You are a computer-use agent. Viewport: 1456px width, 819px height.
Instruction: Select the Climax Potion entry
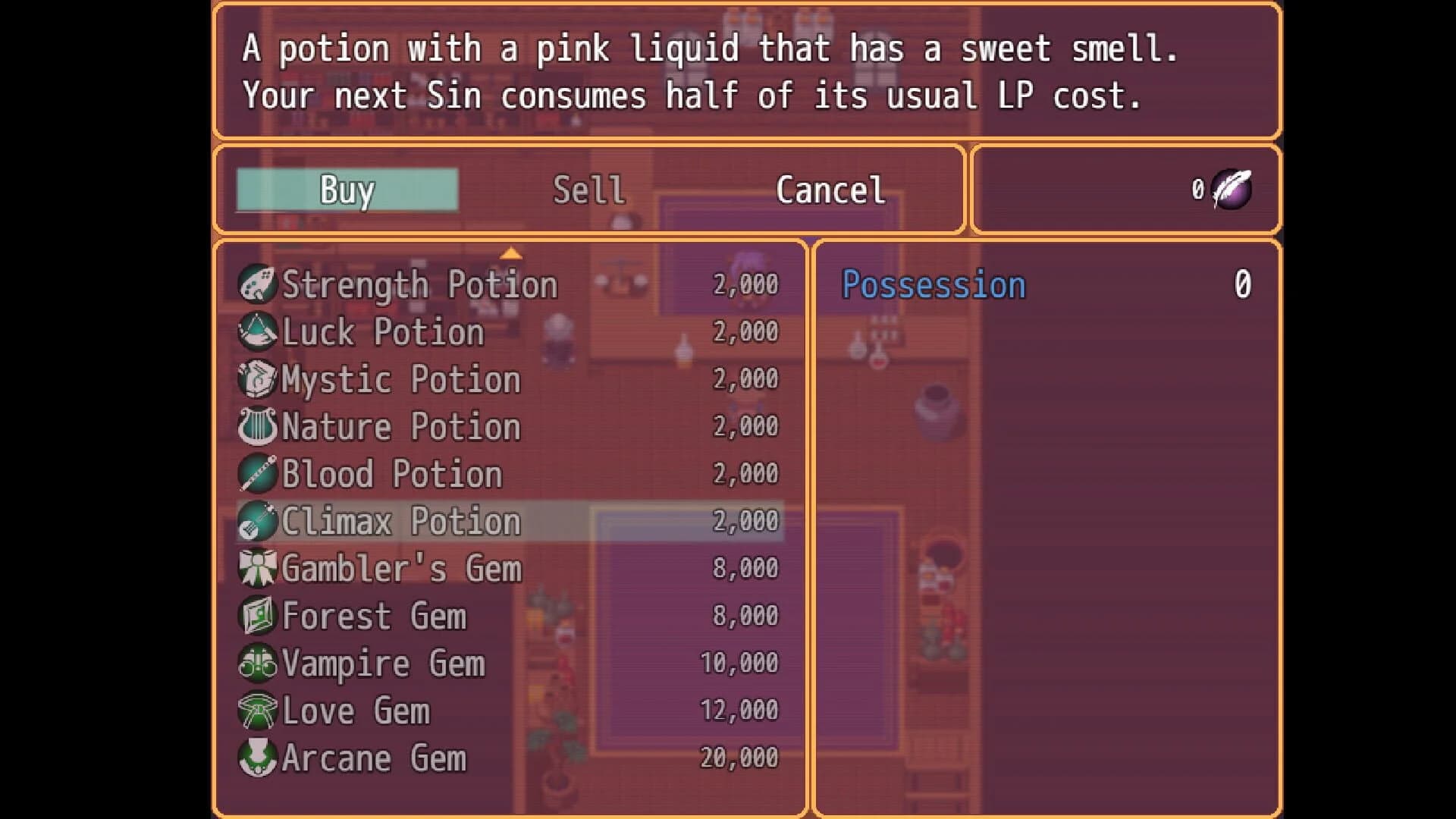coord(400,521)
